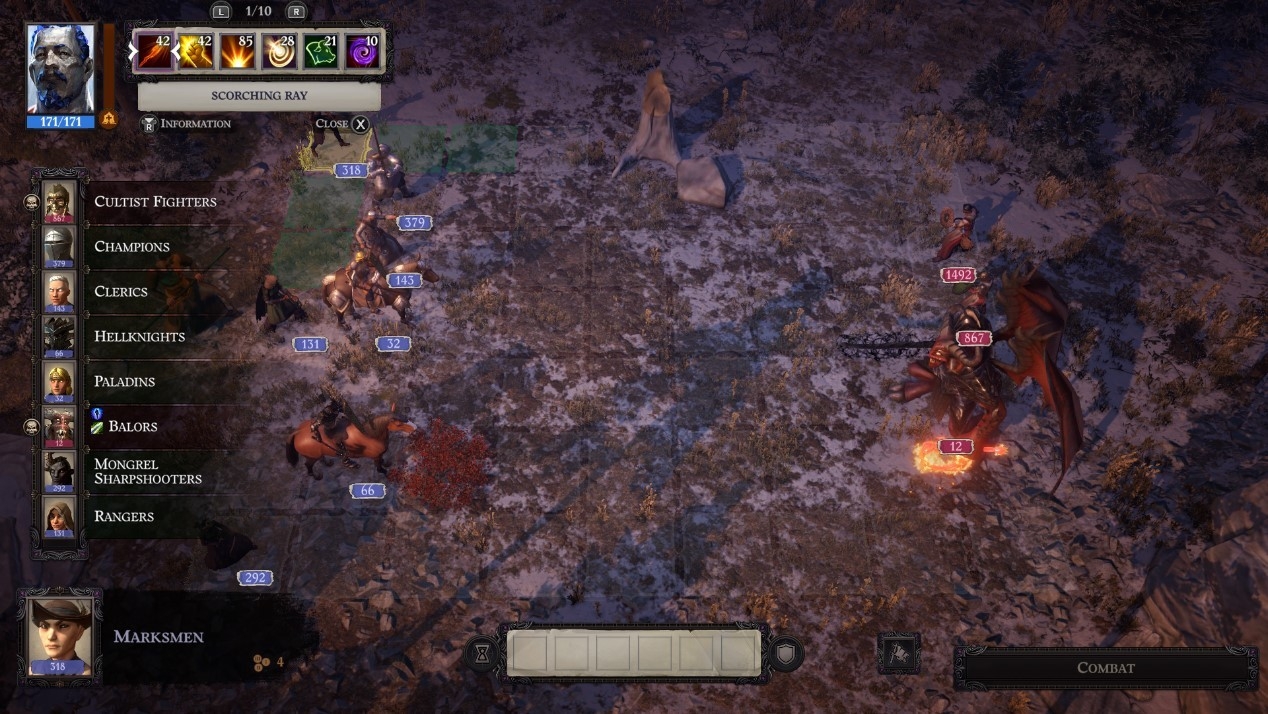Select the Clerics unit row
Viewport: 1268px width, 714px height.
120,292
